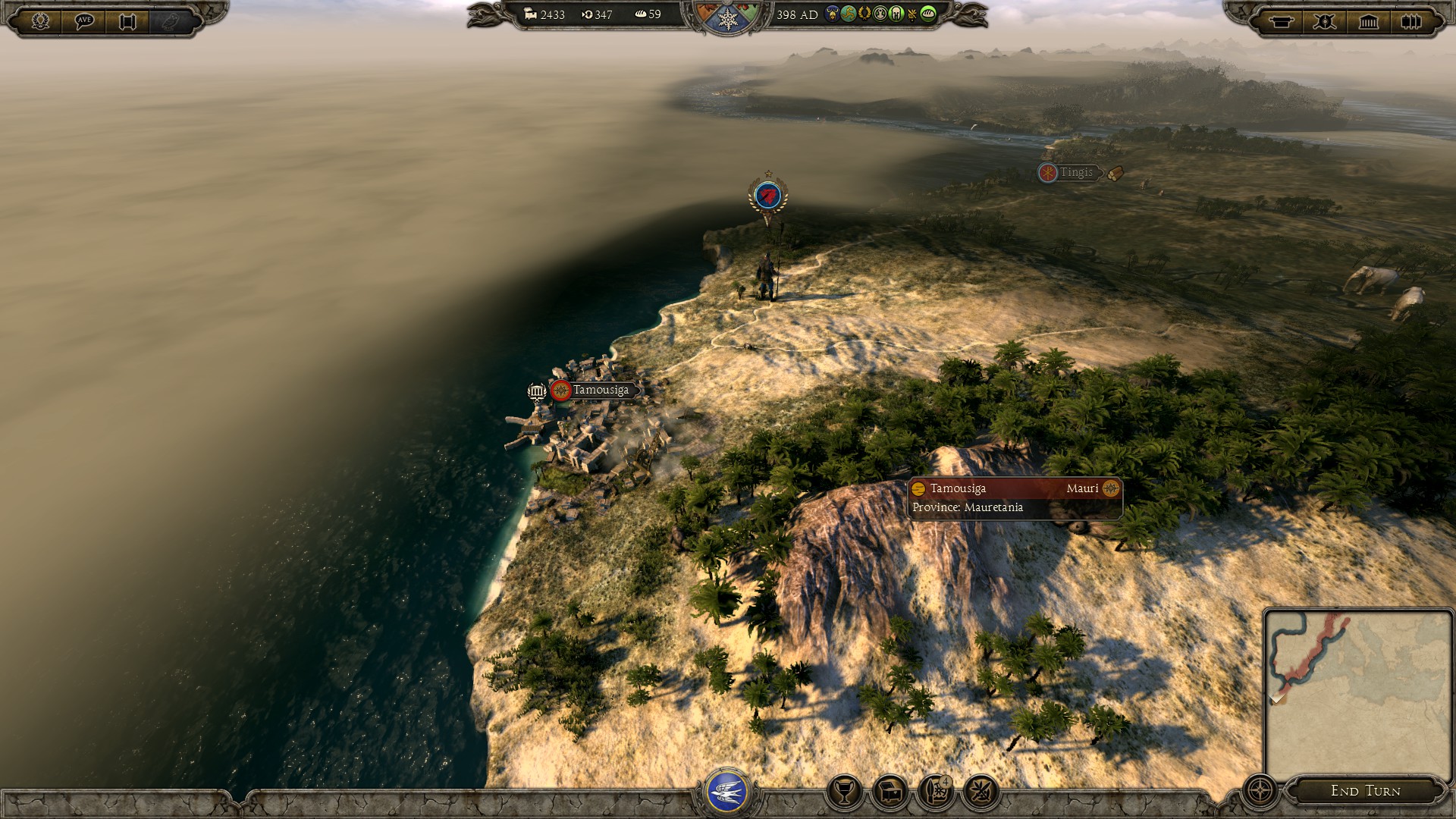Open the flat scroll records button
The image size is (1456, 819).
[1282, 21]
